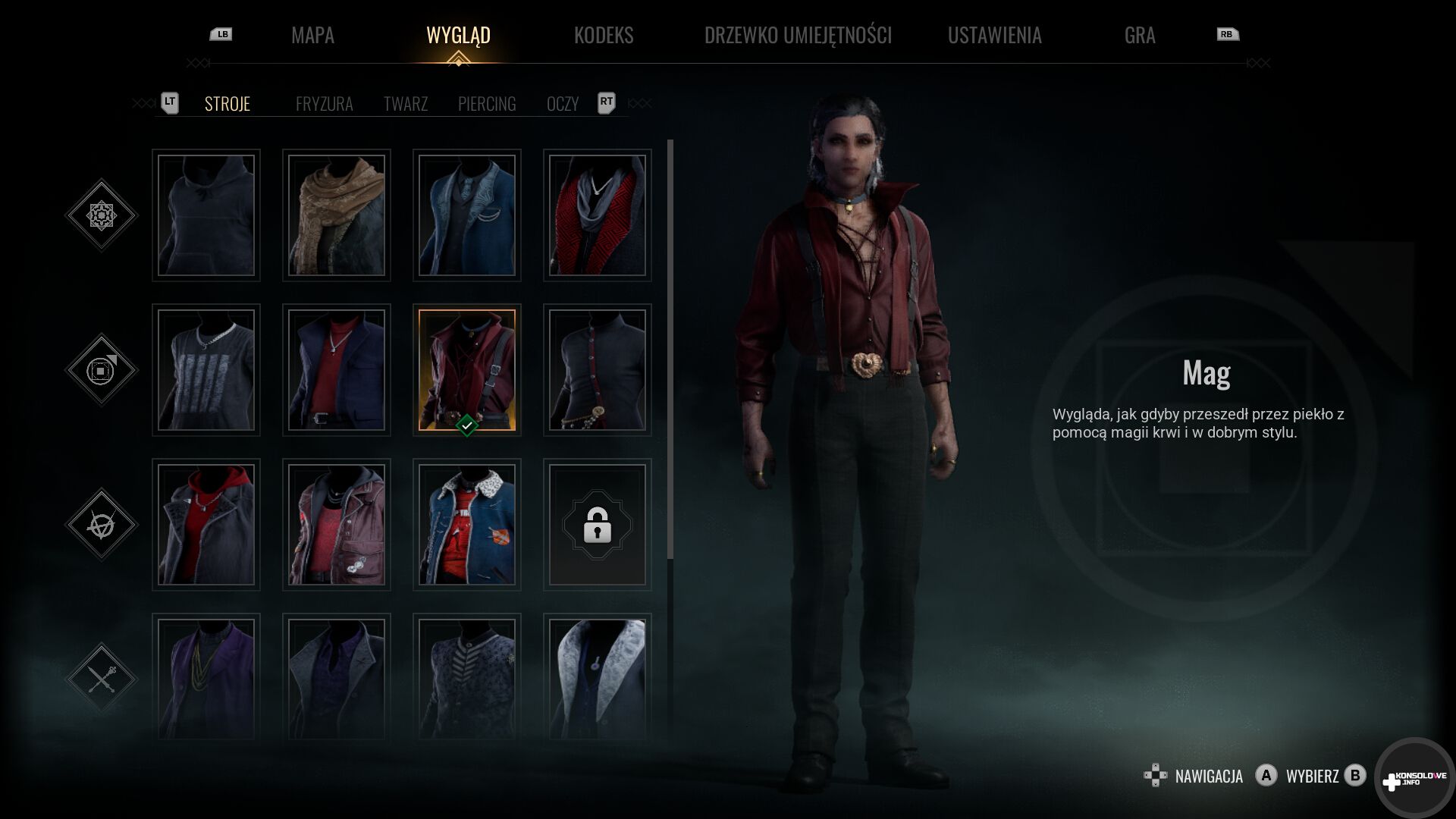1456x819 pixels.
Task: Open Drzewko Umiejętności tab
Action: 798,35
